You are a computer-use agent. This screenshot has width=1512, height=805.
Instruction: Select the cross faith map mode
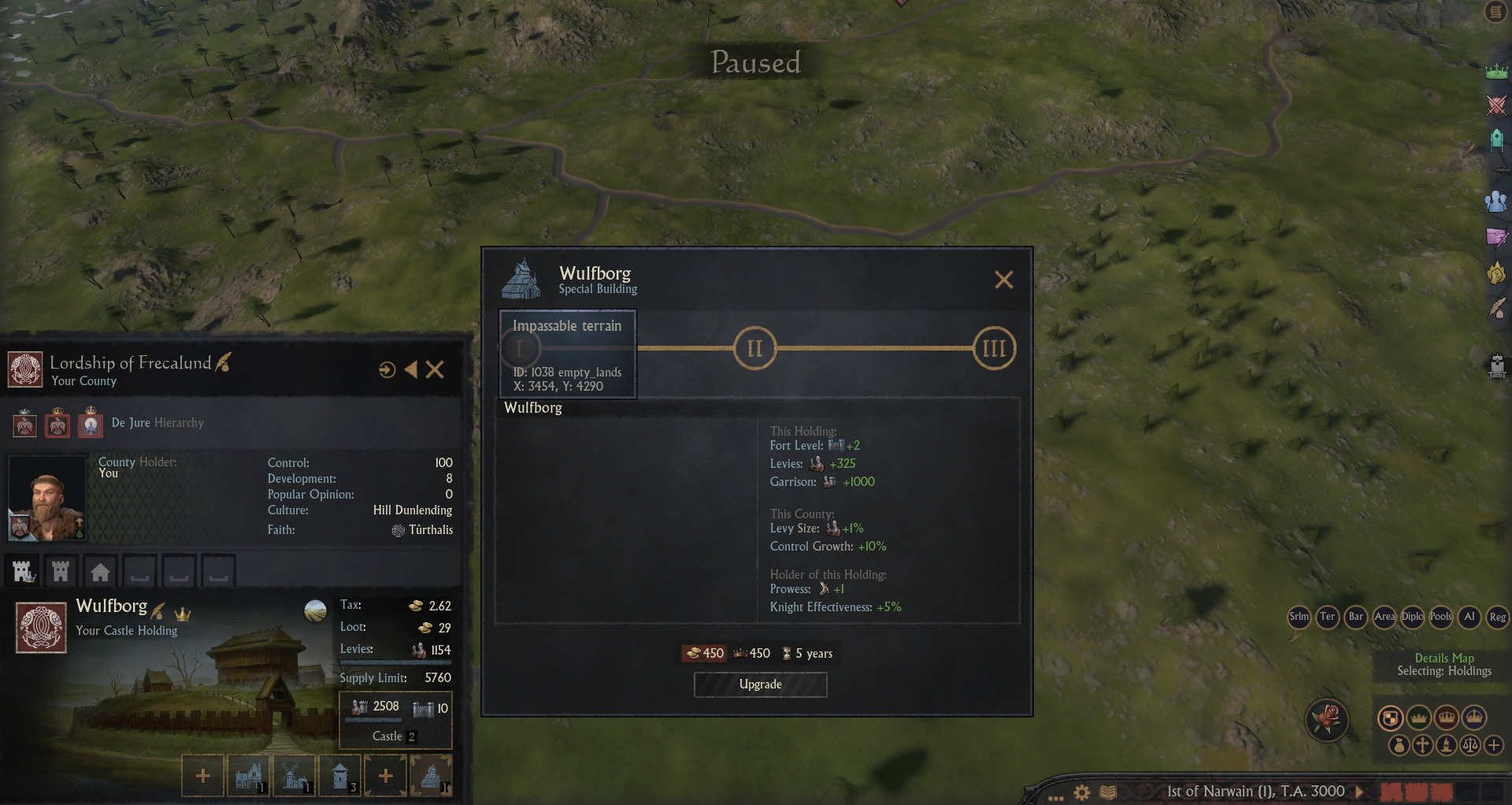coord(1423,744)
